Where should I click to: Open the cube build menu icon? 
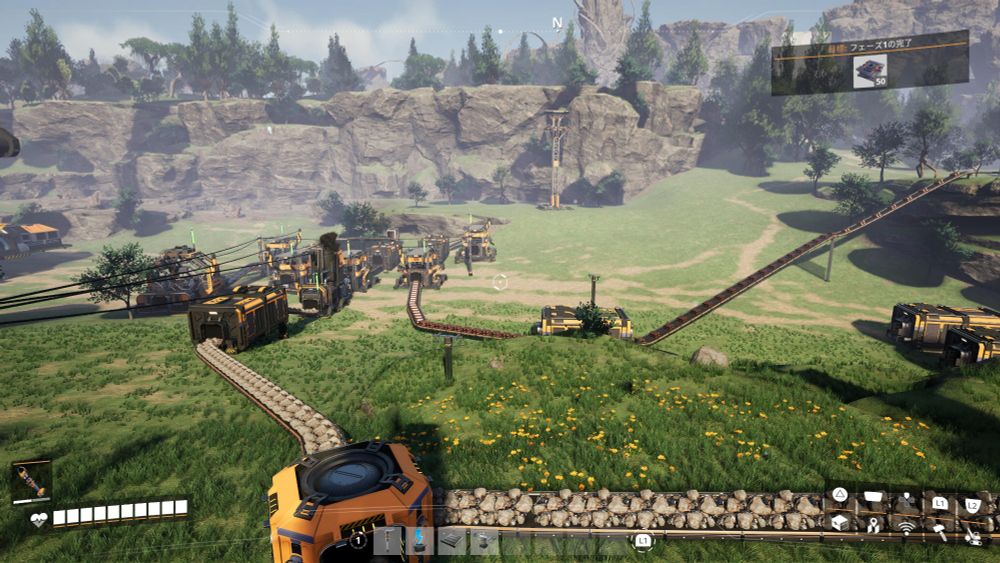coord(840,523)
